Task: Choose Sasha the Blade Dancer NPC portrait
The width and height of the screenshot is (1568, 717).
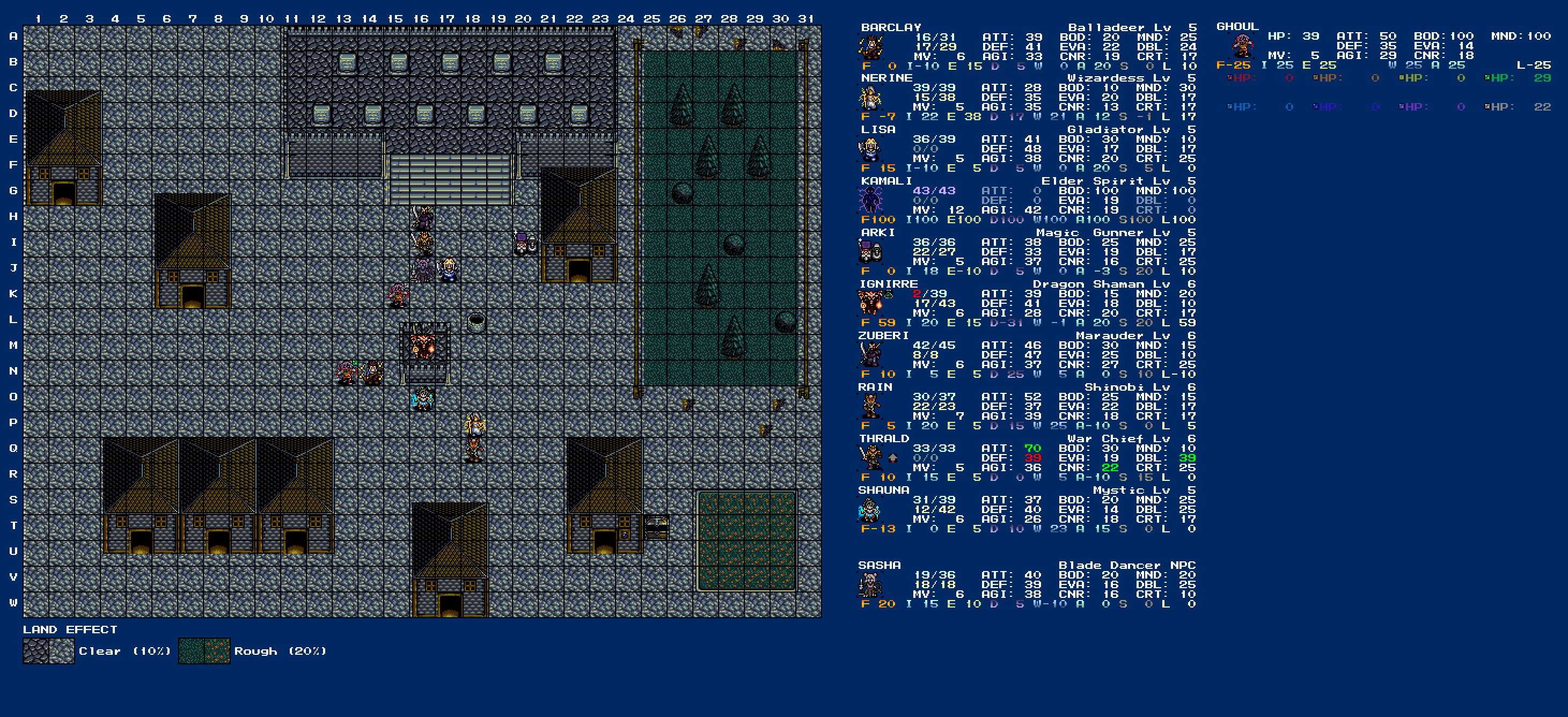Action: point(870,585)
